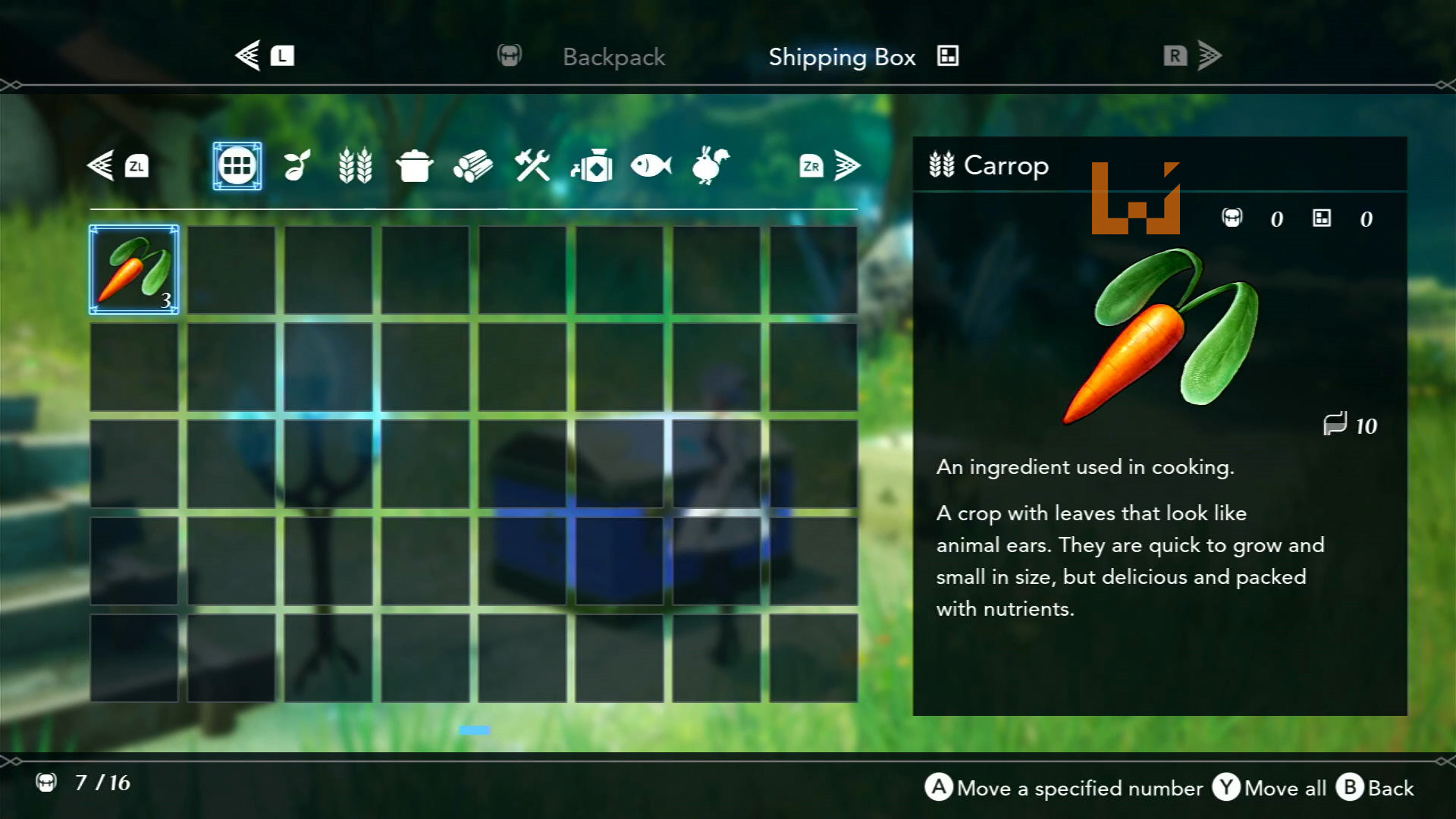1456x819 pixels.
Task: Select the Shipping Box tab
Action: (x=842, y=57)
